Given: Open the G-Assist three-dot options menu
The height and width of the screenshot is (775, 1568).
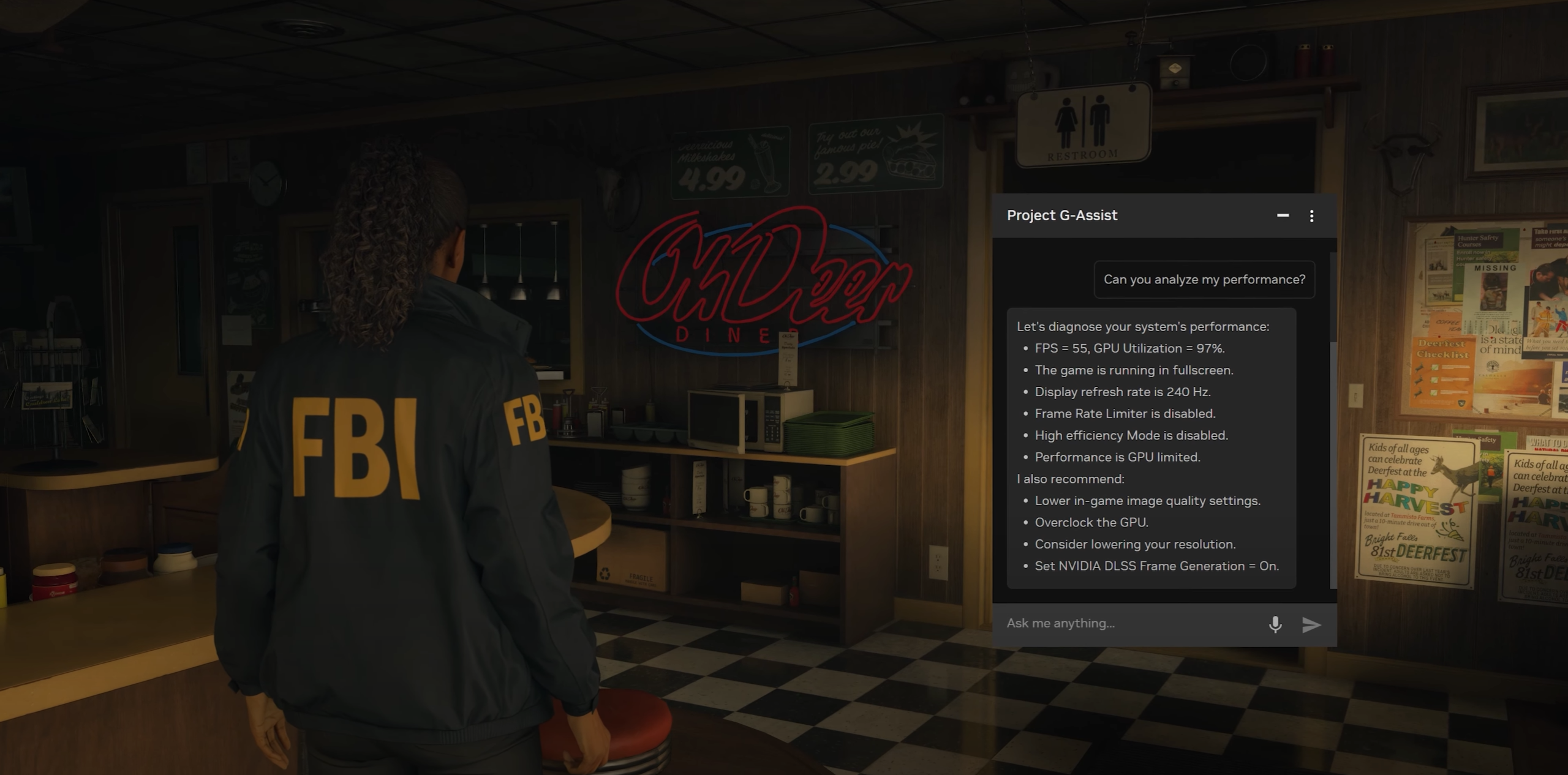Looking at the screenshot, I should click(1311, 215).
